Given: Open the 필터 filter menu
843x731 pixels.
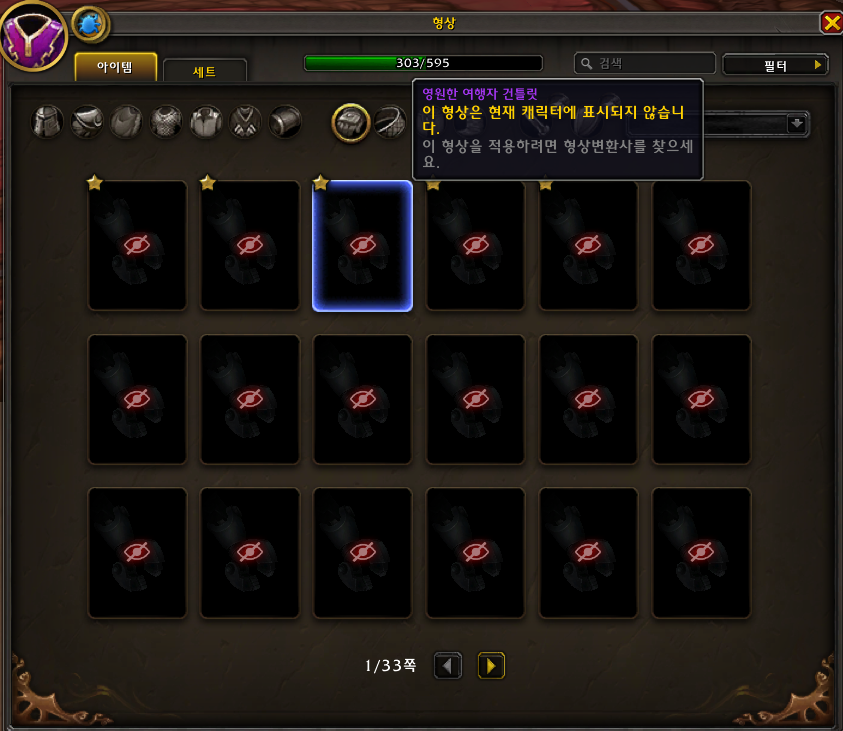Looking at the screenshot, I should point(775,65).
